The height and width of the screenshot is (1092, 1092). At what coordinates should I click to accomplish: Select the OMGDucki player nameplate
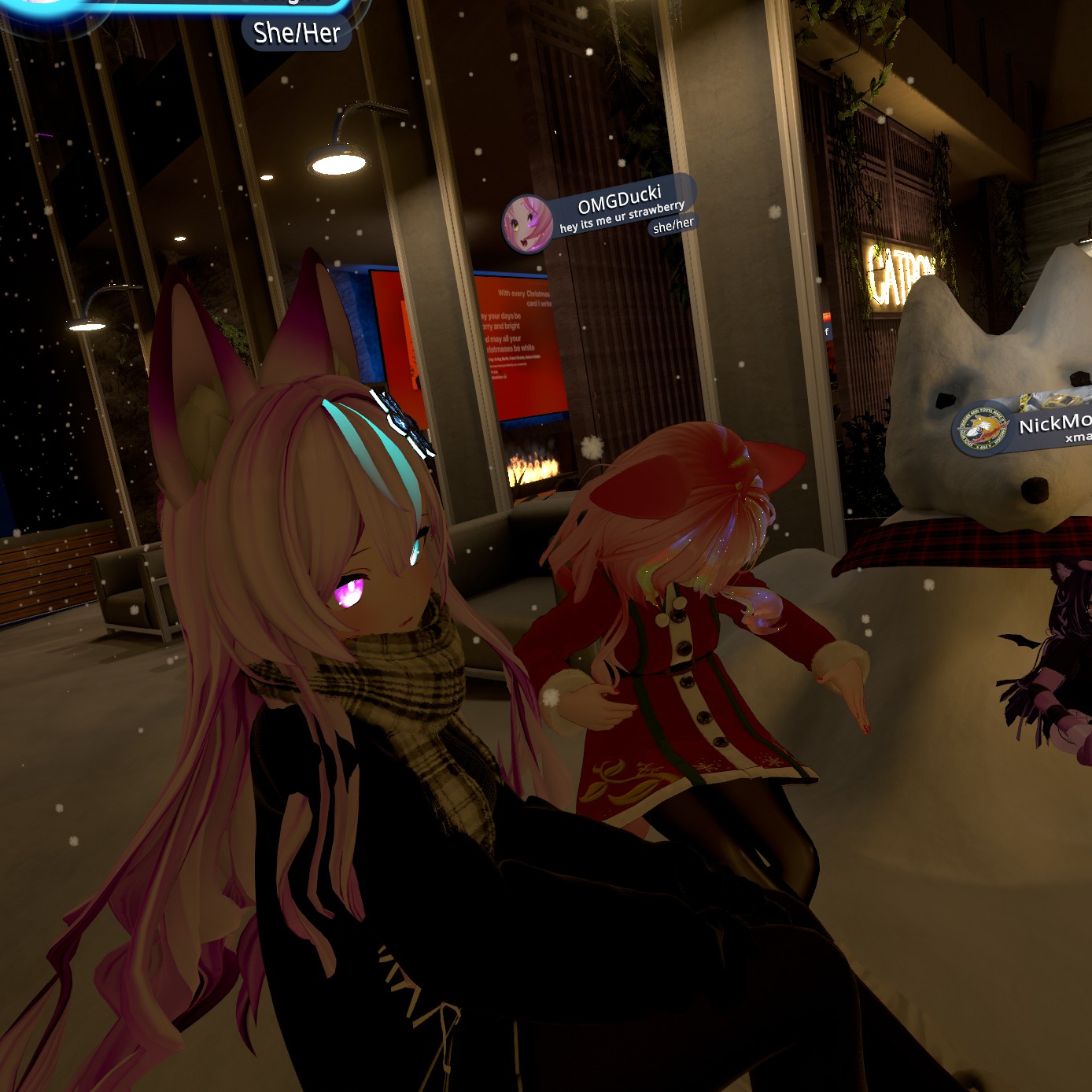tap(620, 201)
